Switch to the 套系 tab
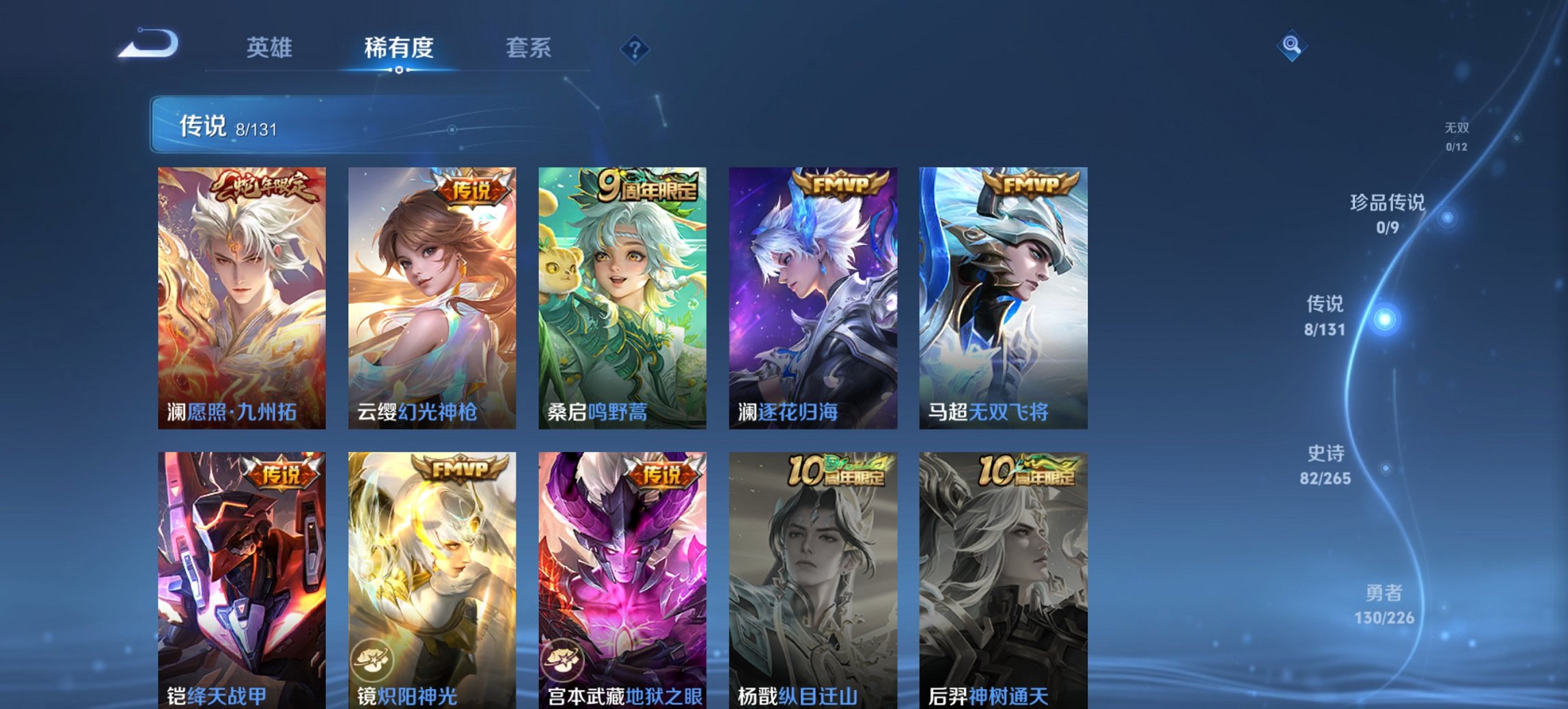The height and width of the screenshot is (709, 1568). pyautogui.click(x=528, y=47)
